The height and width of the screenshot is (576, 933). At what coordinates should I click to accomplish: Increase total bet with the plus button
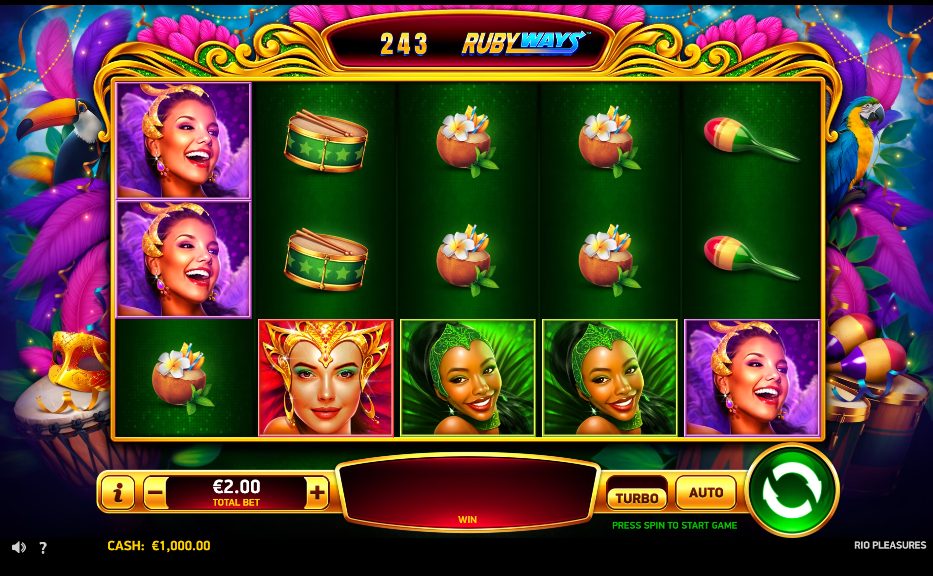[x=317, y=492]
